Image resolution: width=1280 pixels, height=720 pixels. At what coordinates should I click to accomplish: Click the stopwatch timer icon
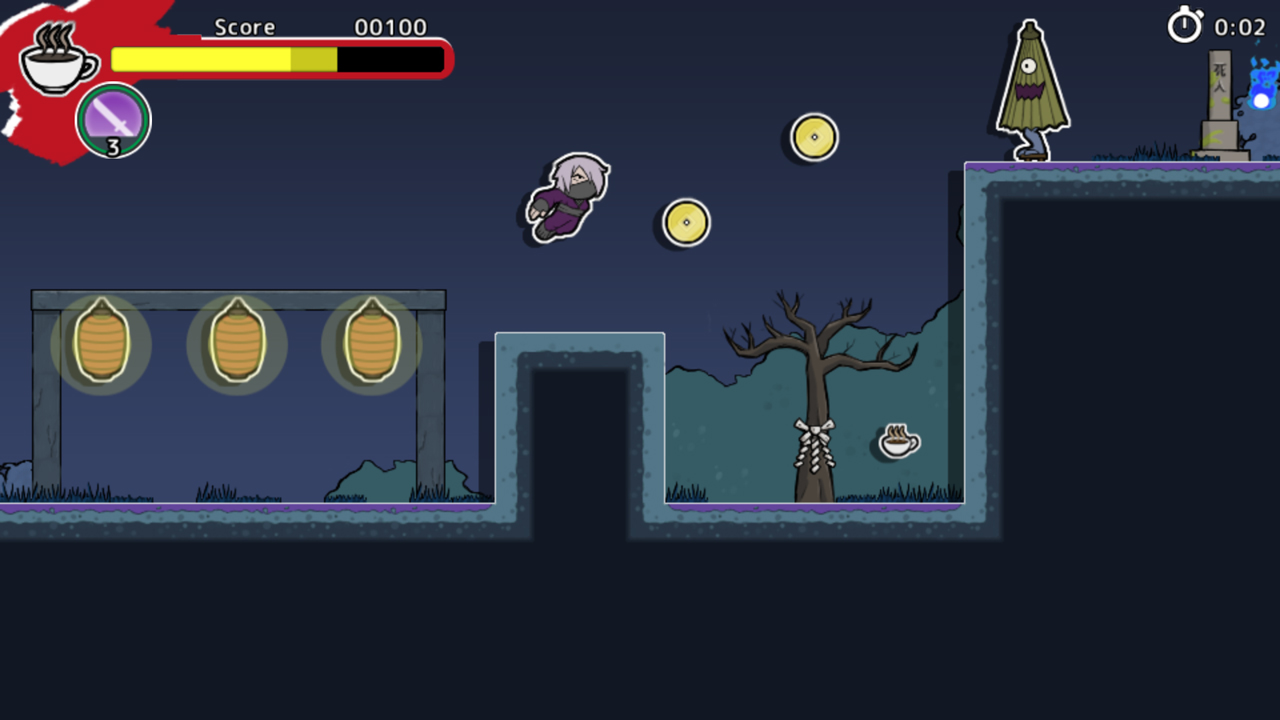[x=1185, y=27]
